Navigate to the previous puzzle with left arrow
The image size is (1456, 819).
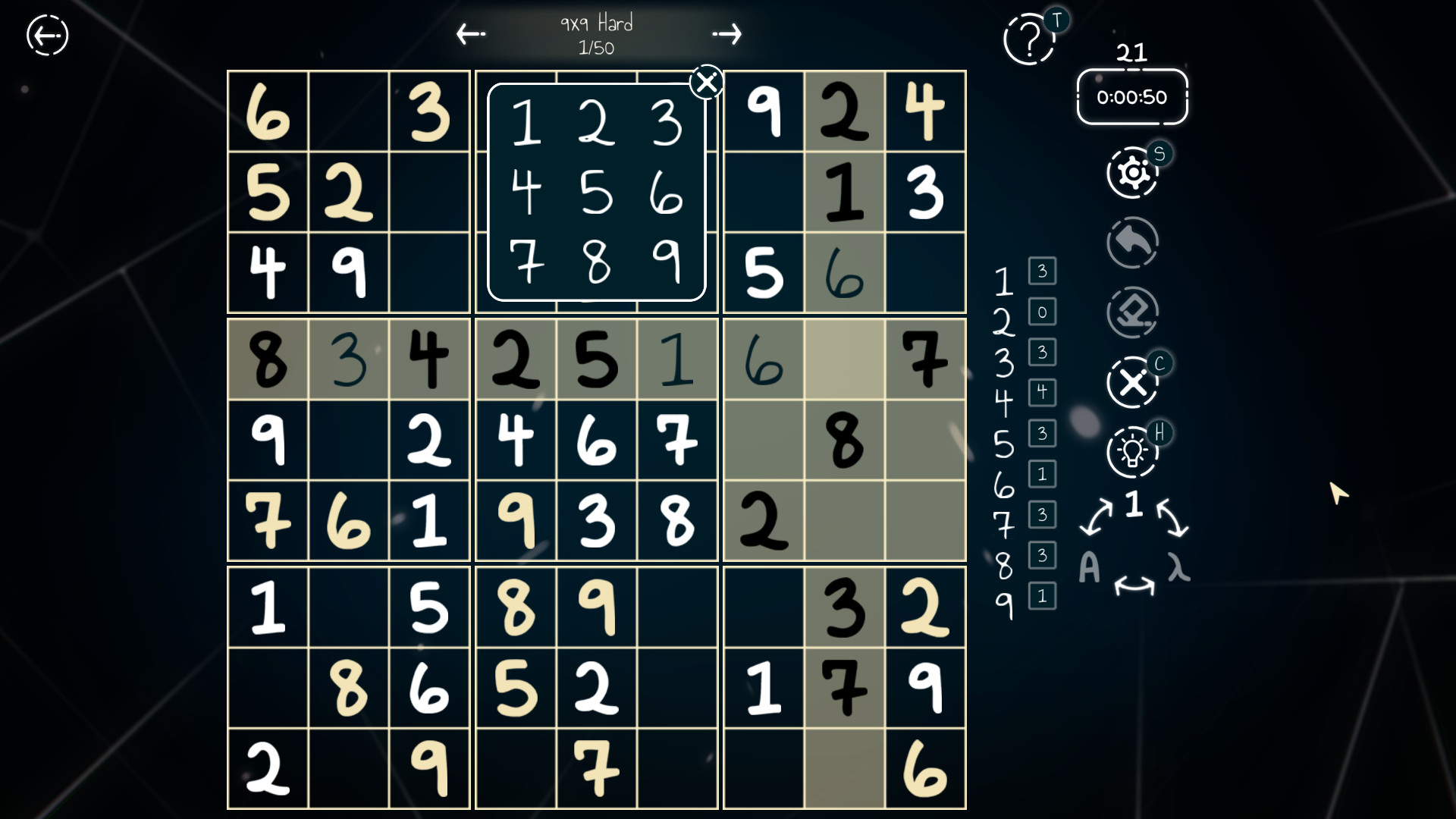click(x=470, y=34)
